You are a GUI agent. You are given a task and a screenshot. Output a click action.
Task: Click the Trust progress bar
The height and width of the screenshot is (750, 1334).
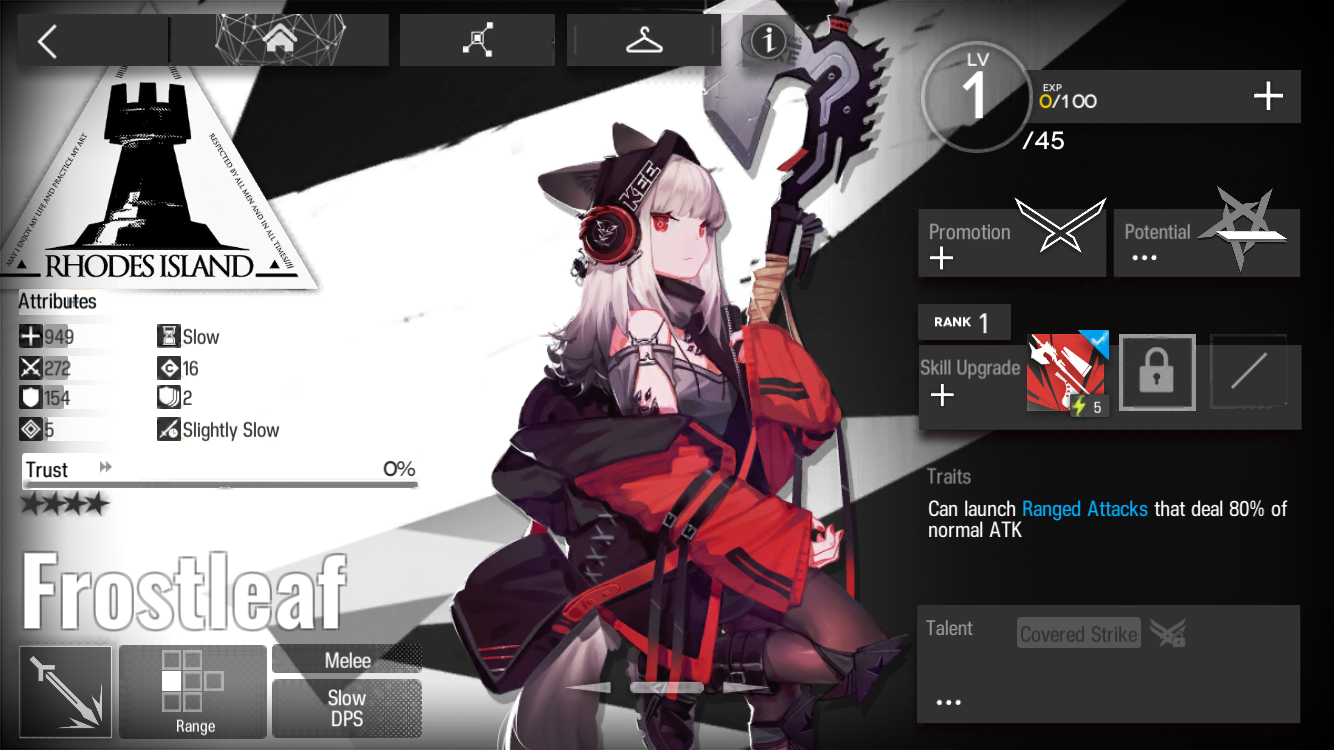click(220, 484)
